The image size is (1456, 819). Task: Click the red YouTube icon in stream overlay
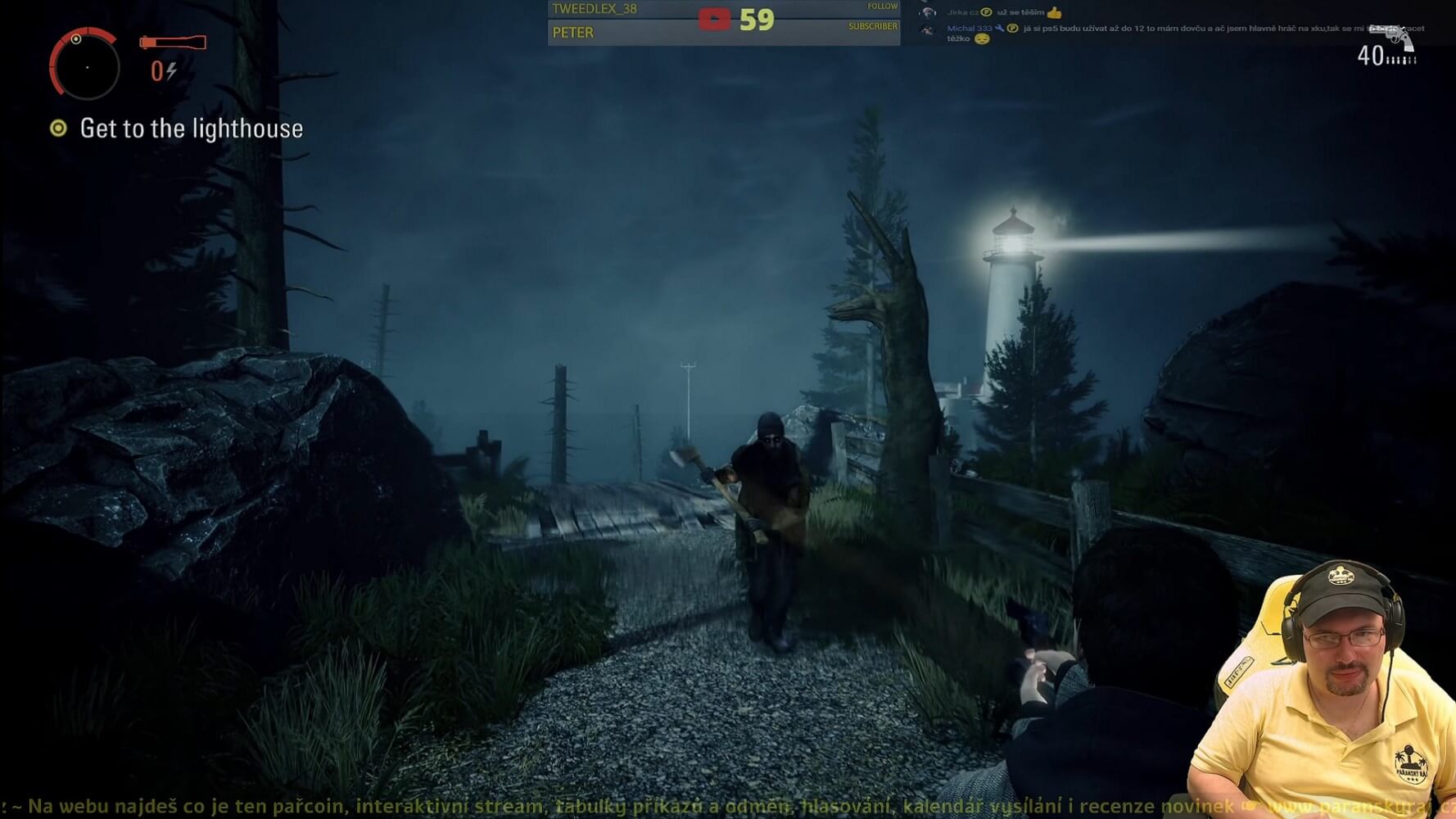[713, 20]
